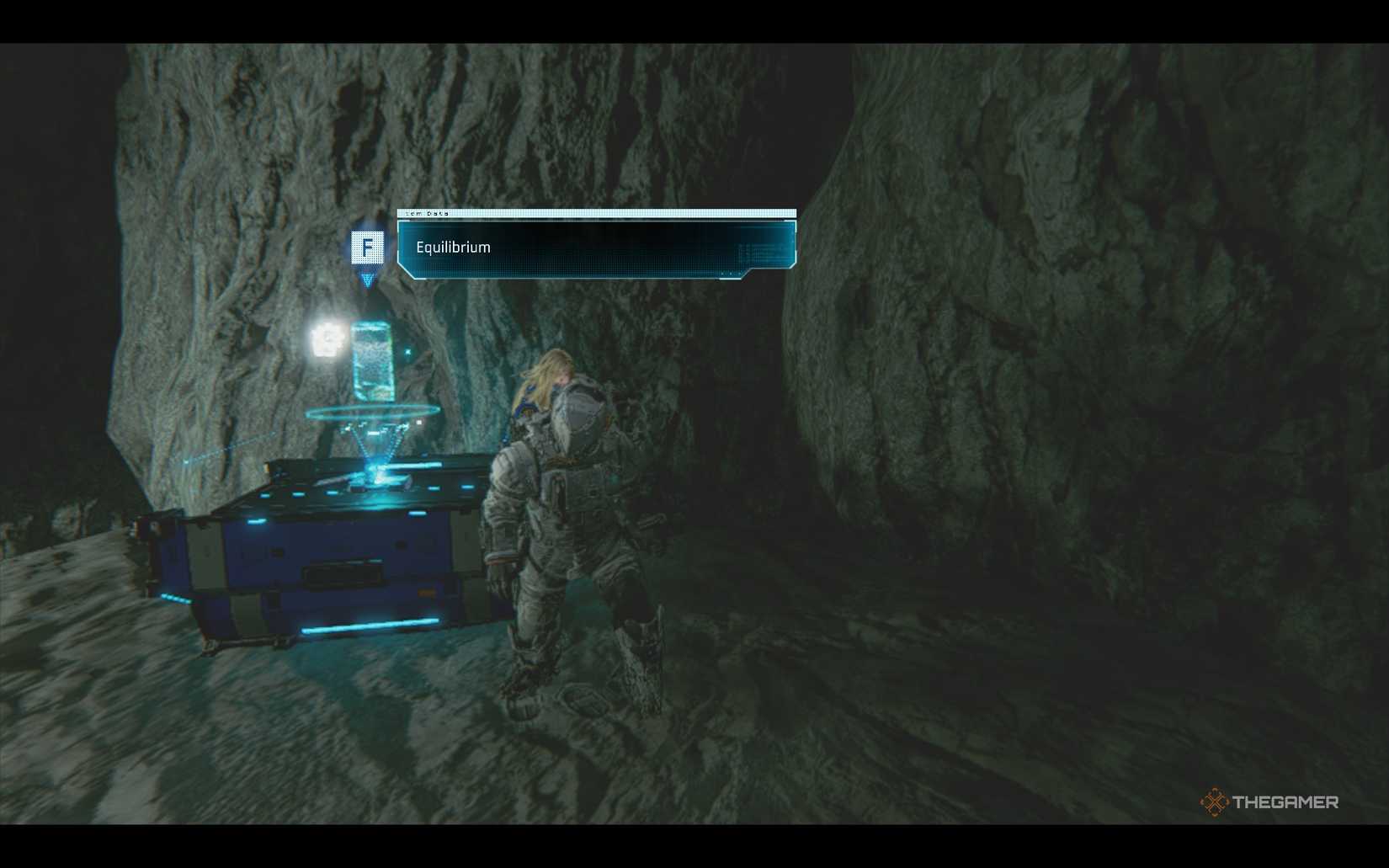The height and width of the screenshot is (868, 1389).
Task: Click the THEGAMER watermark text
Action: click(1285, 802)
